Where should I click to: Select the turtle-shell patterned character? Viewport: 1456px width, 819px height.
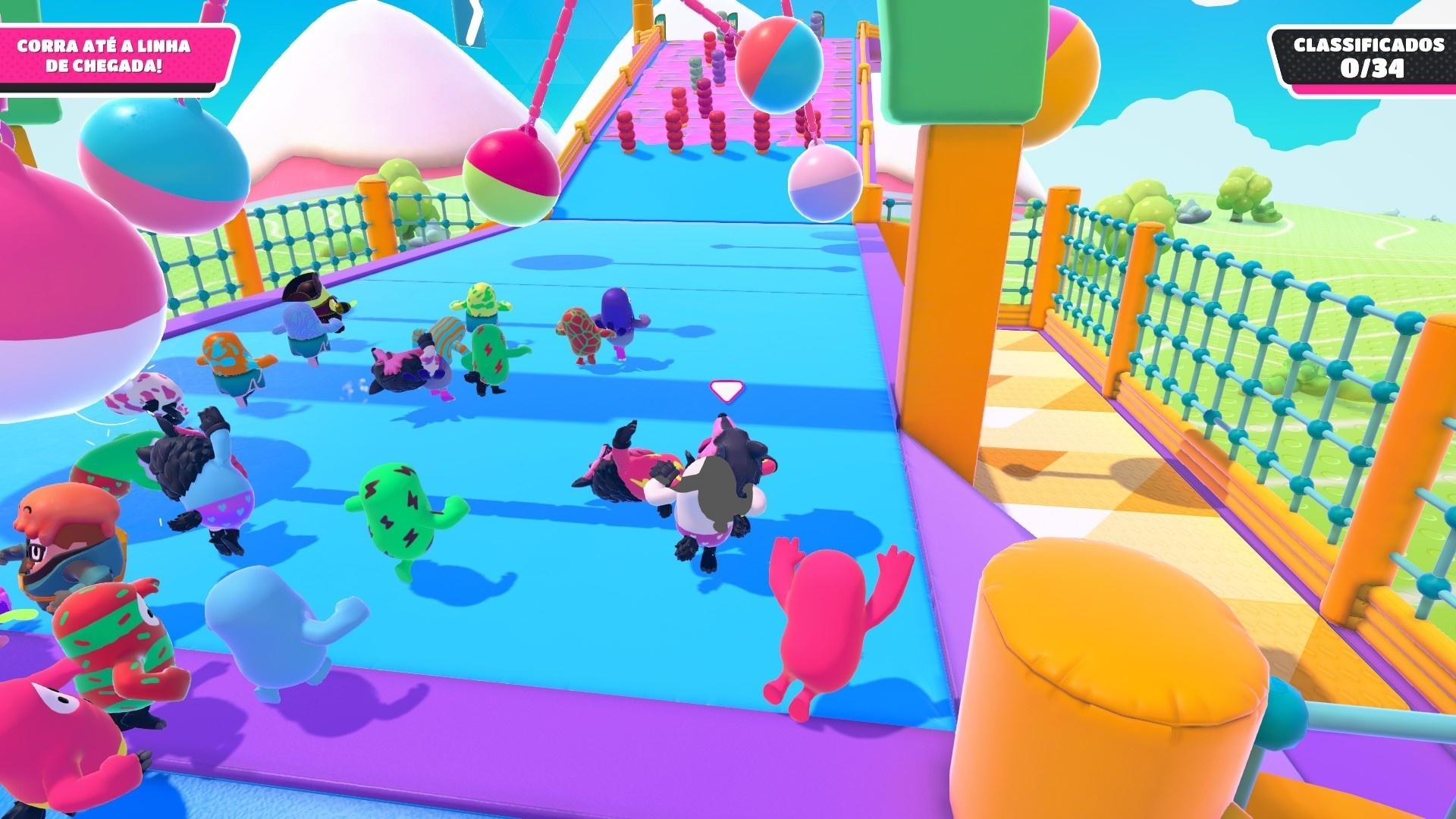pyautogui.click(x=582, y=330)
